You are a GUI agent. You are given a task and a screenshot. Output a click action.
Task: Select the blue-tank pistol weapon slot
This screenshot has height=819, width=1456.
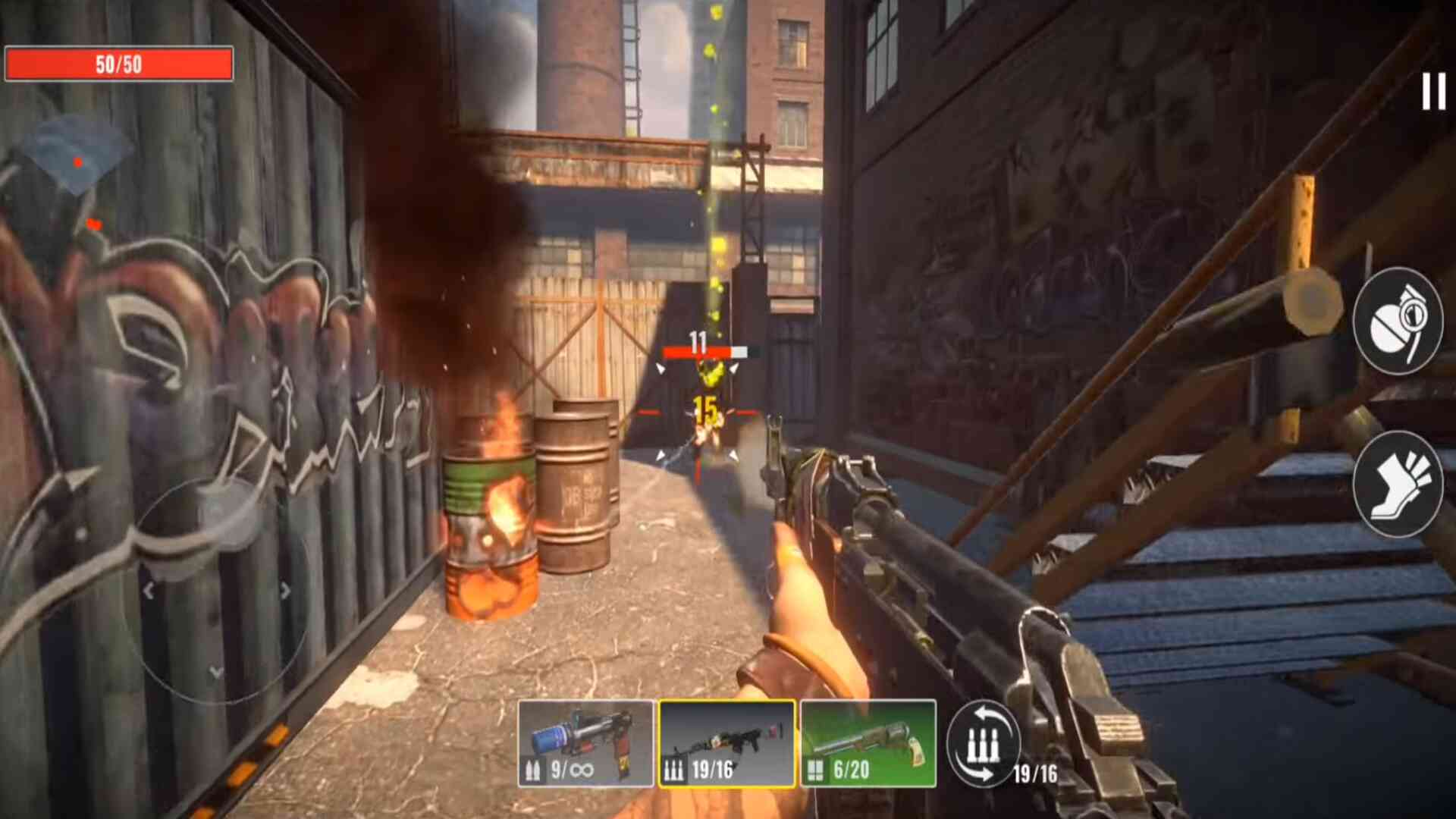click(x=585, y=743)
